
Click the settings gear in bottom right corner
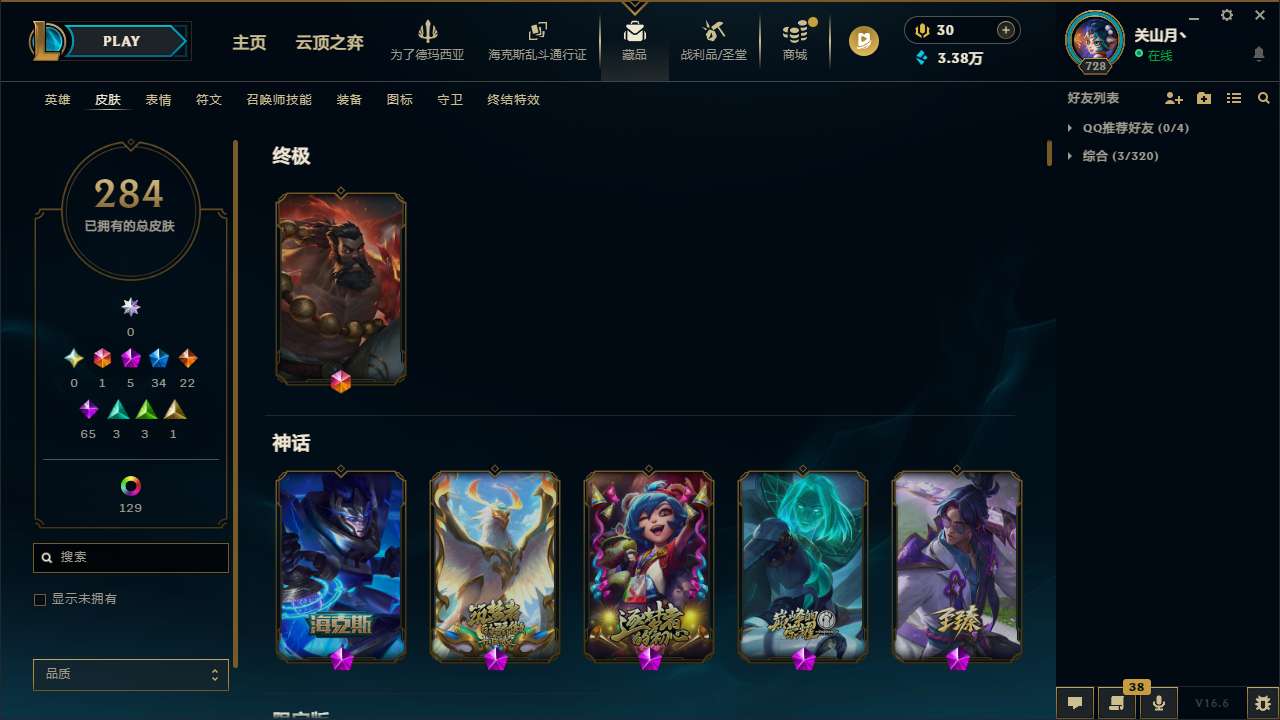tap(1260, 702)
